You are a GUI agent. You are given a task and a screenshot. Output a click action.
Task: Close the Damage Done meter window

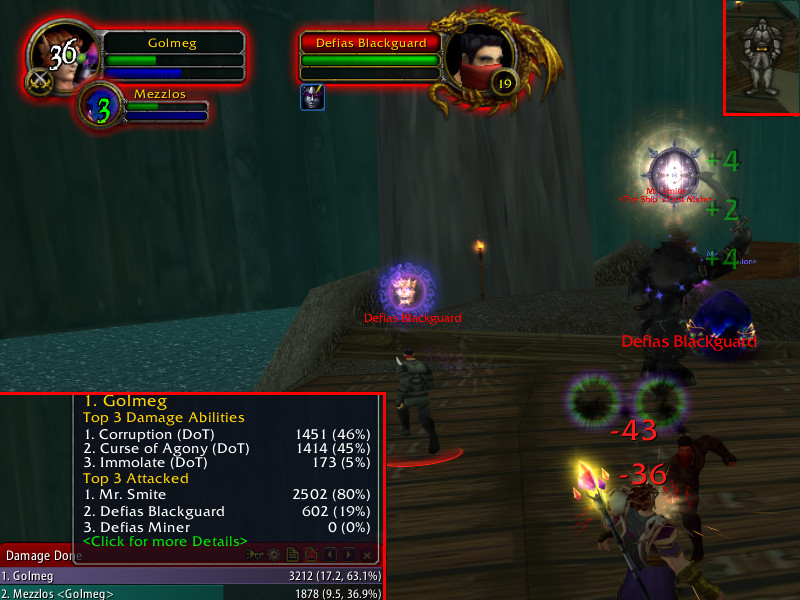[368, 554]
